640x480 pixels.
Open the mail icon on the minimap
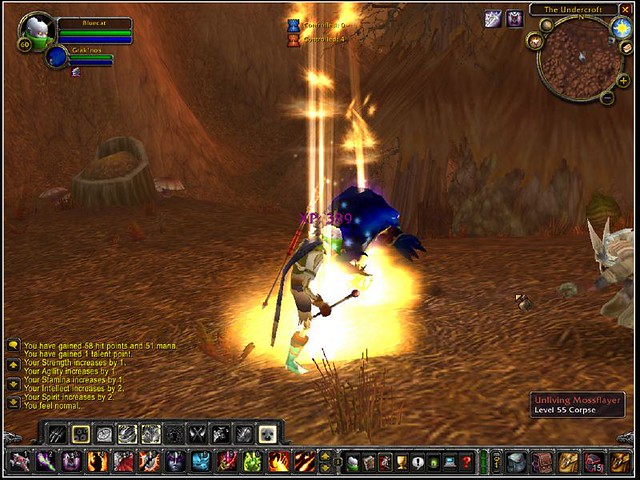(x=627, y=46)
